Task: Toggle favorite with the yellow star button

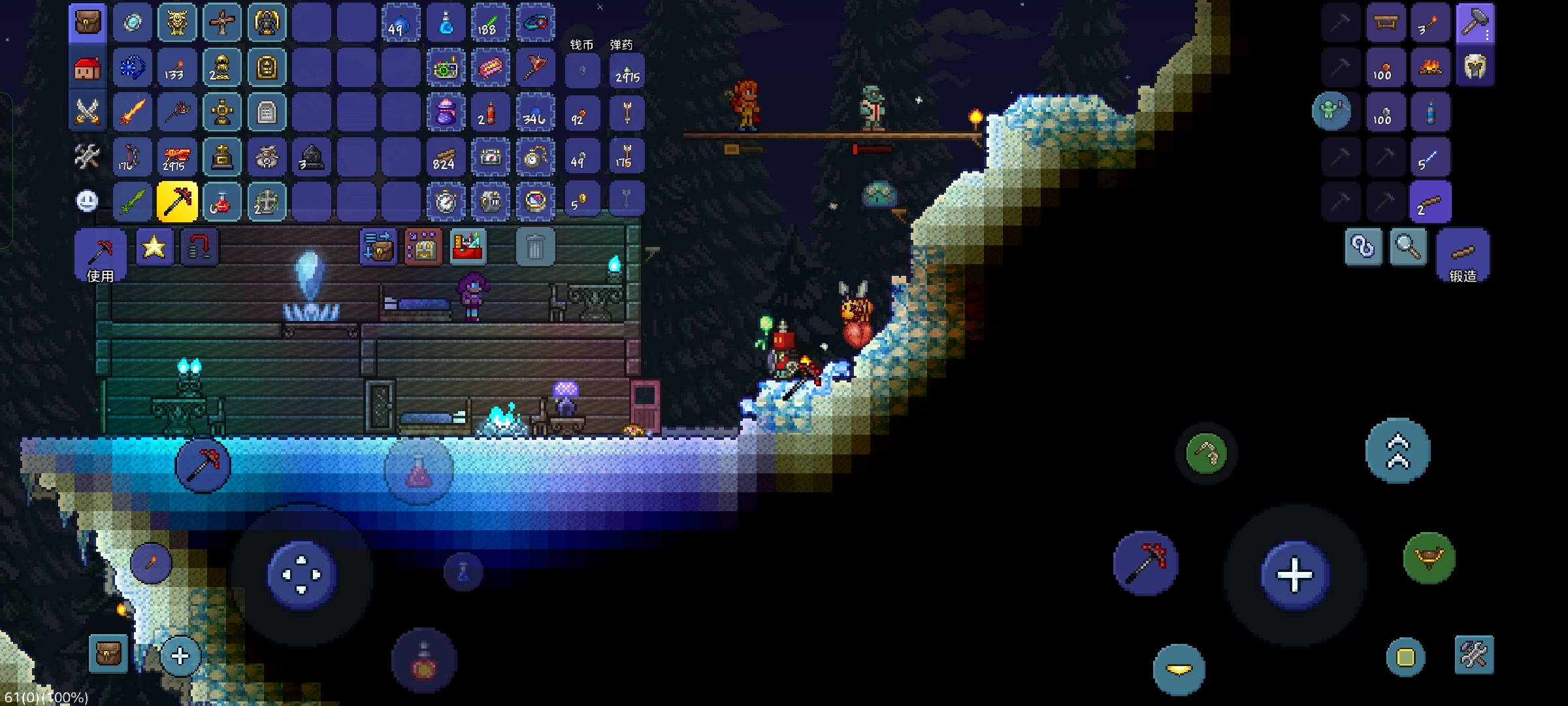Action: [154, 246]
